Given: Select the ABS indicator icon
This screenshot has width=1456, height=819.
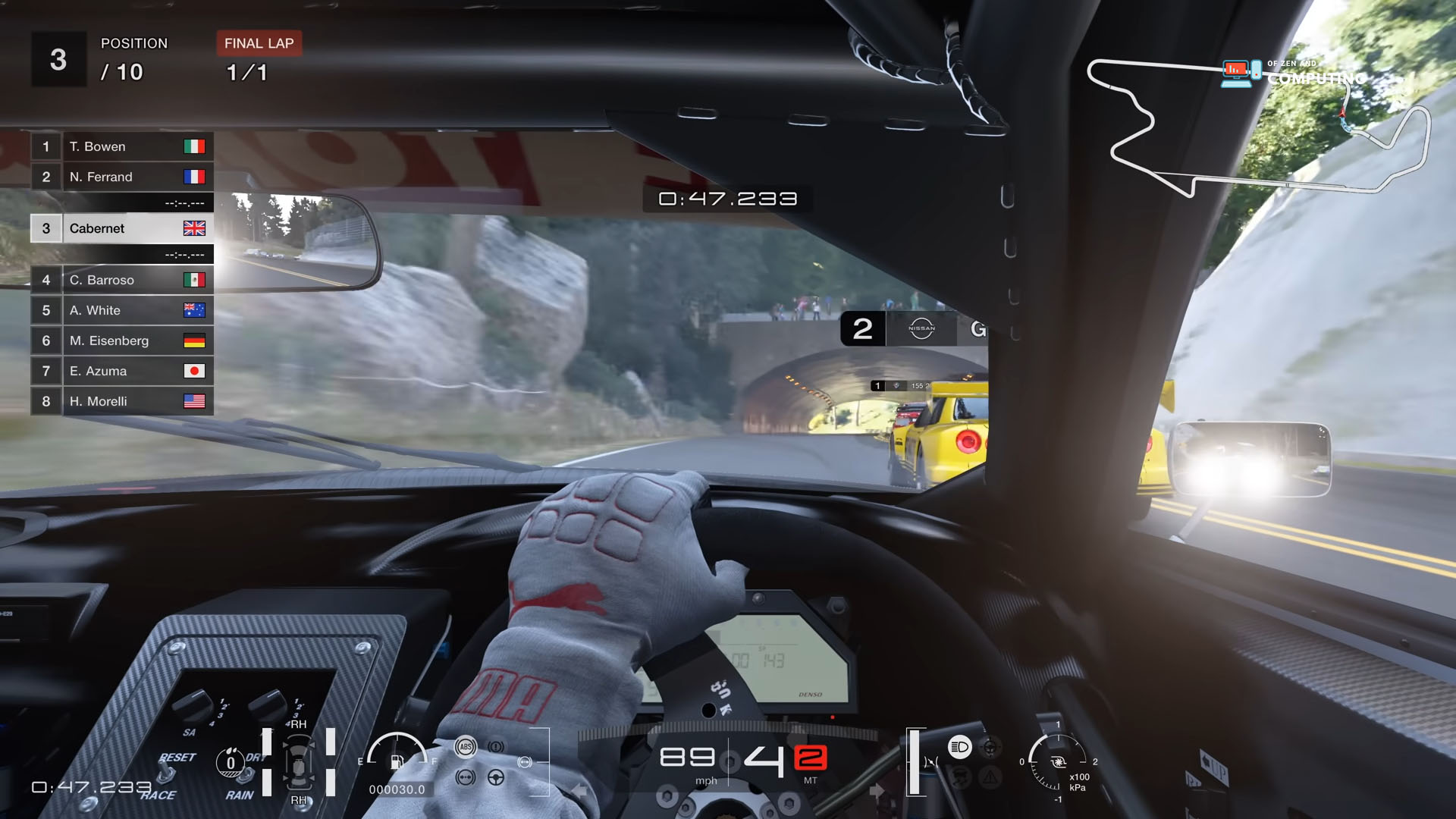Looking at the screenshot, I should pos(466,746).
